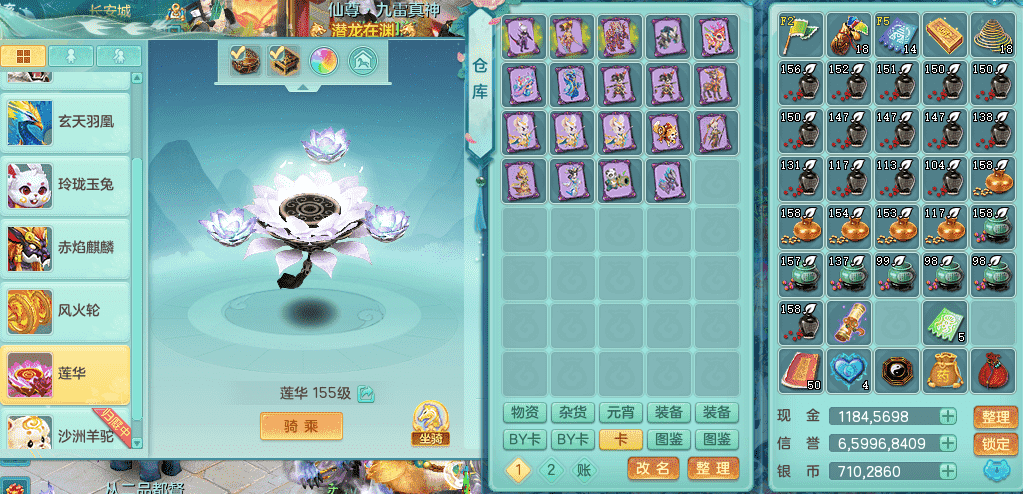Click the plus button beside 银币
Screen dimensions: 1023x494
tap(947, 470)
